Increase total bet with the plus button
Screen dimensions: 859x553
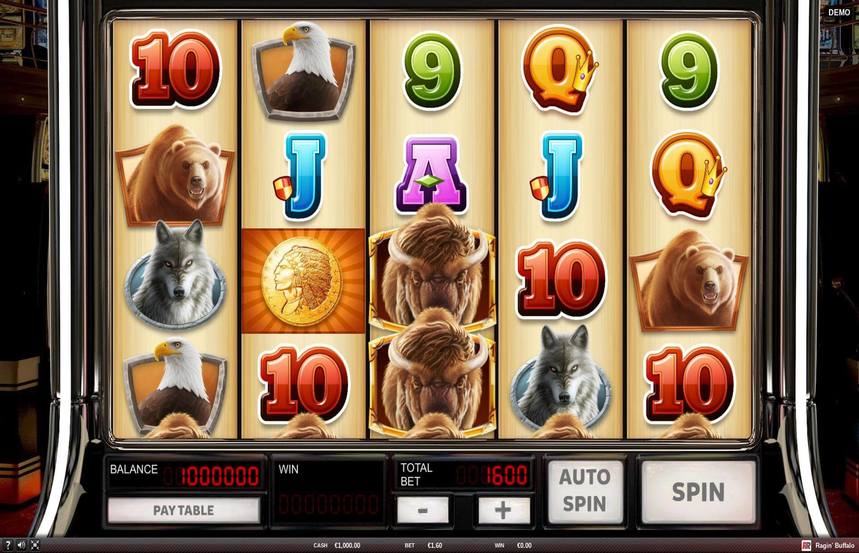pyautogui.click(x=503, y=510)
